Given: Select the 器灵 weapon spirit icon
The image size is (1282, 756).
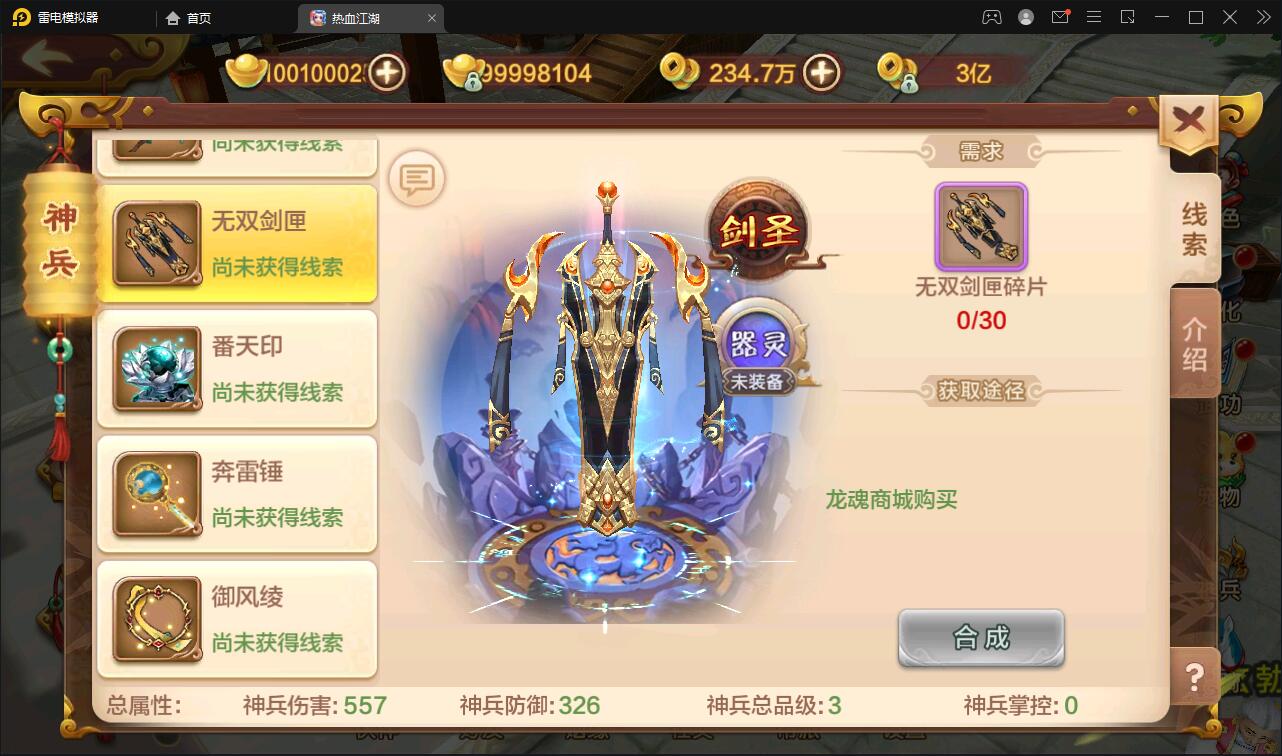Looking at the screenshot, I should click(x=757, y=343).
